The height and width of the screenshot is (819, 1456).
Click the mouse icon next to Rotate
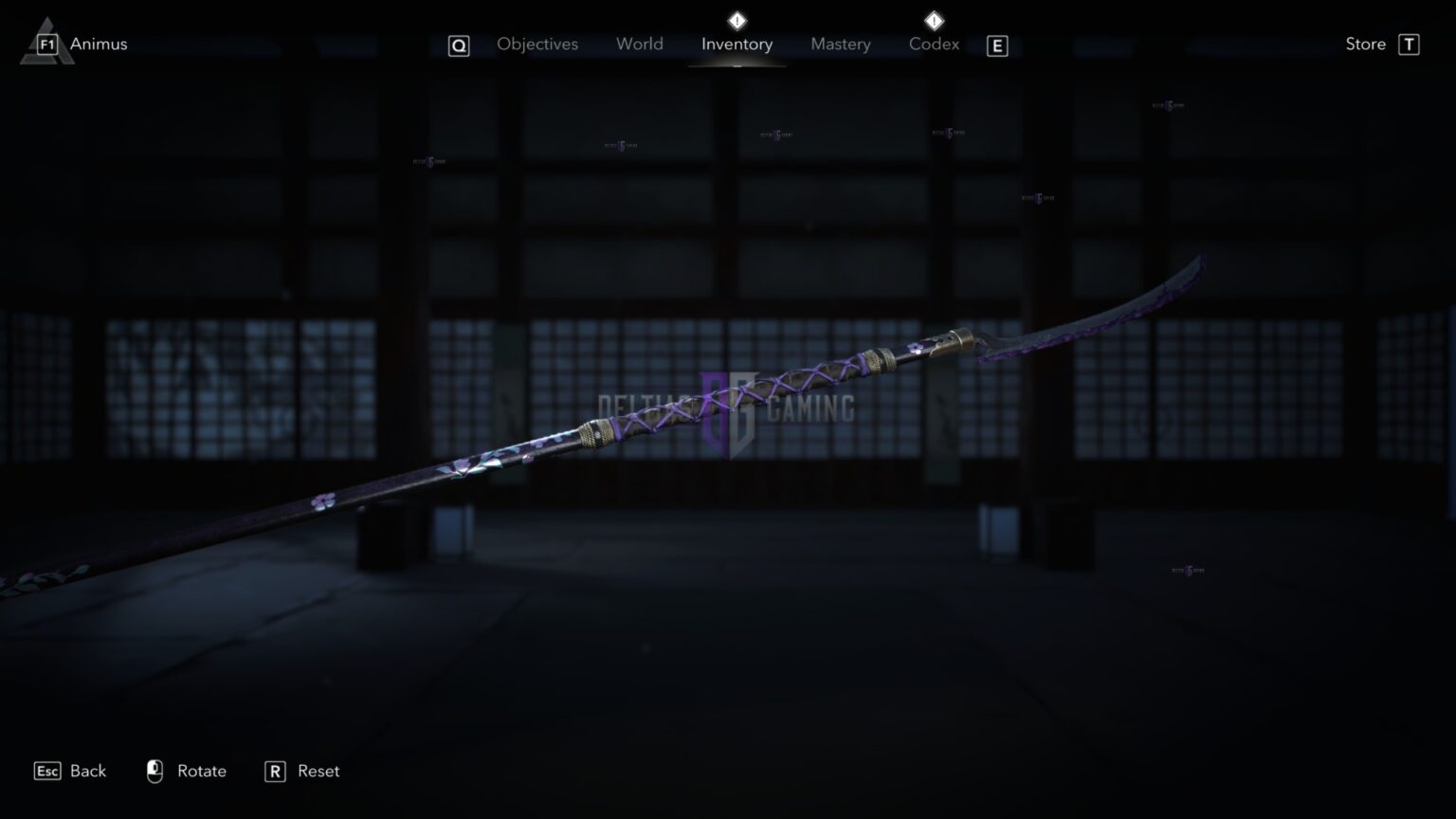coord(155,771)
